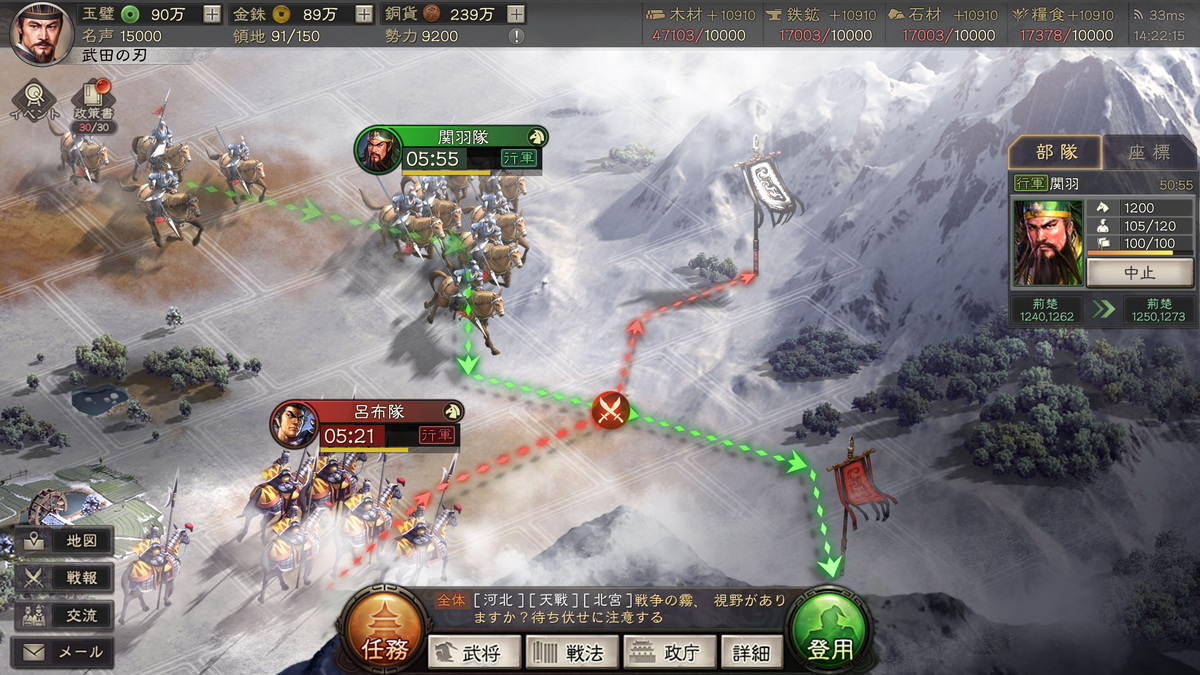Add more 金銖 with its plus button

pyautogui.click(x=364, y=14)
